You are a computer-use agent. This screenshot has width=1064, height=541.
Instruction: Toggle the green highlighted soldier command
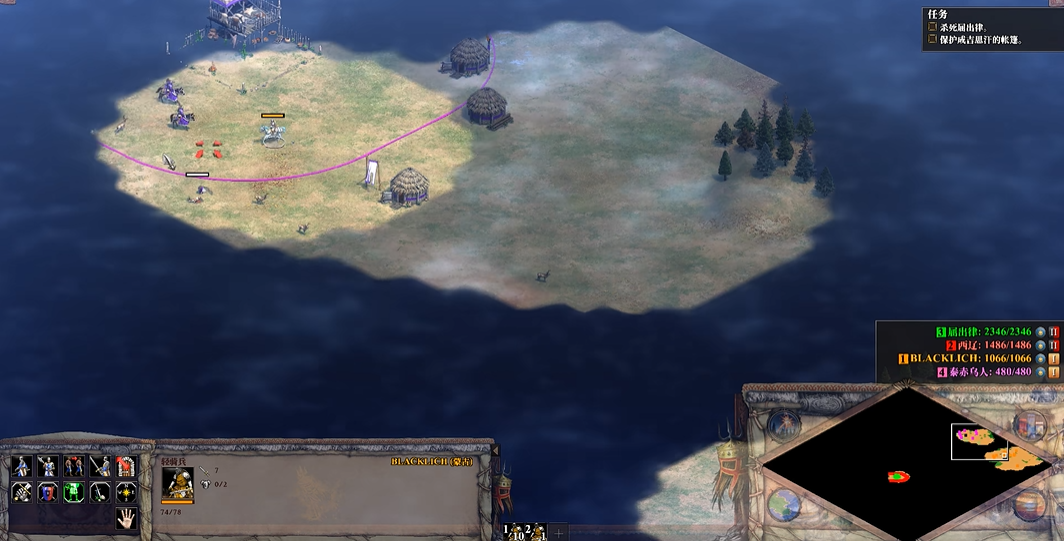(74, 492)
